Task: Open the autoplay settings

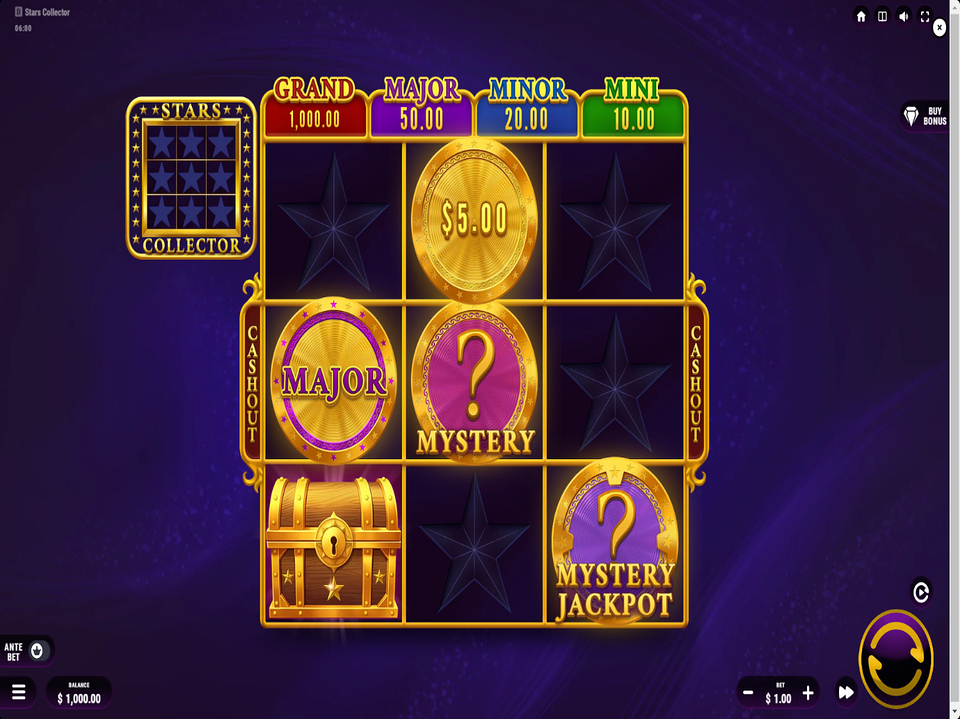Action: (921, 592)
